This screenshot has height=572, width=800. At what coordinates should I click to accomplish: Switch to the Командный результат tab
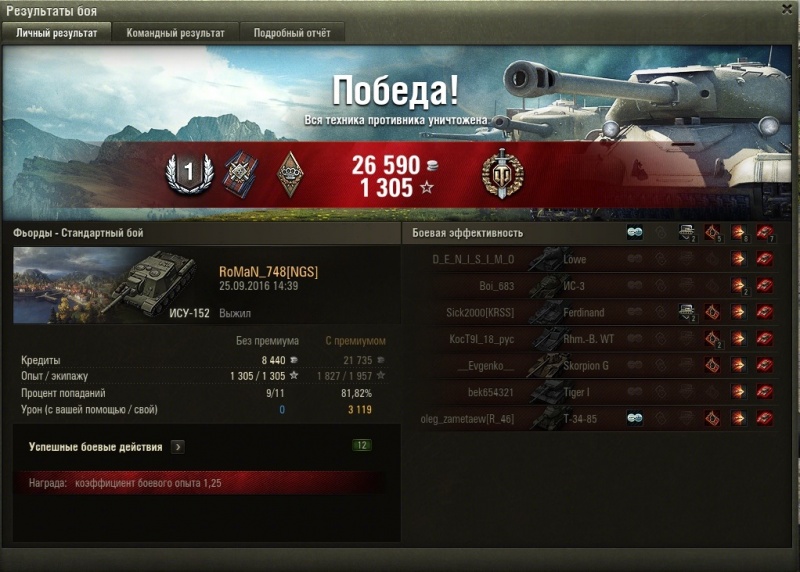(175, 33)
